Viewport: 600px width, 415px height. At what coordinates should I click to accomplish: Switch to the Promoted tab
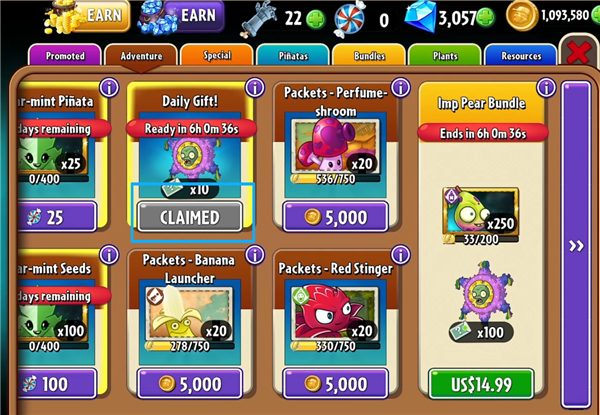(65, 56)
